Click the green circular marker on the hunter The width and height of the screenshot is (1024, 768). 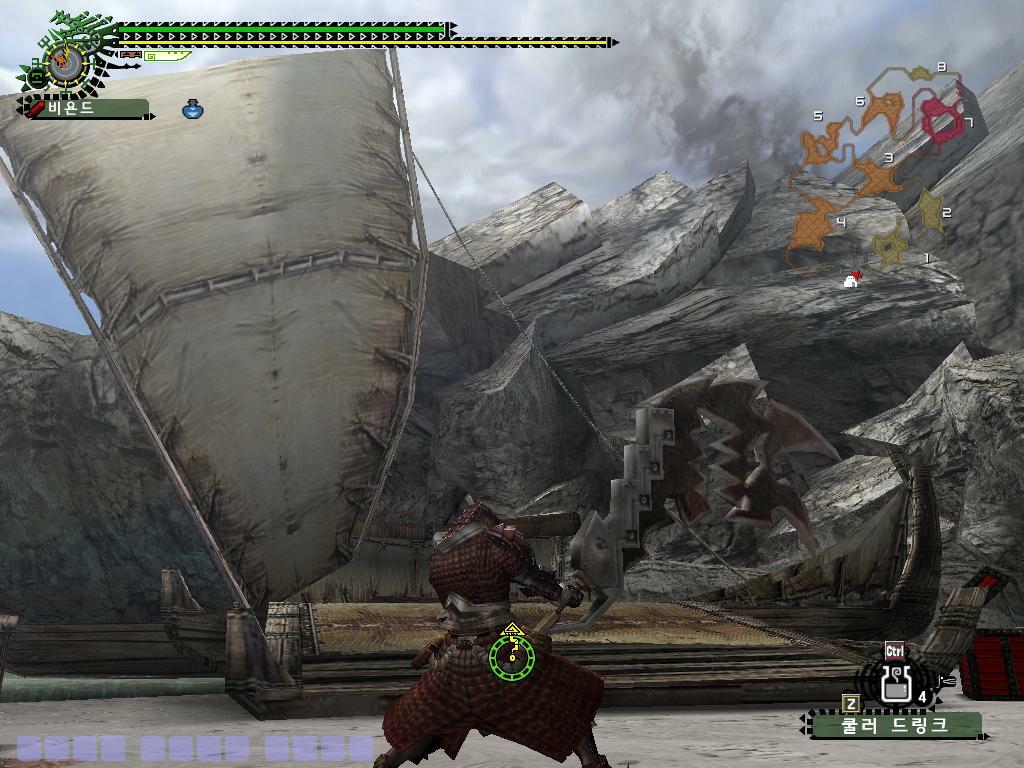coord(511,654)
